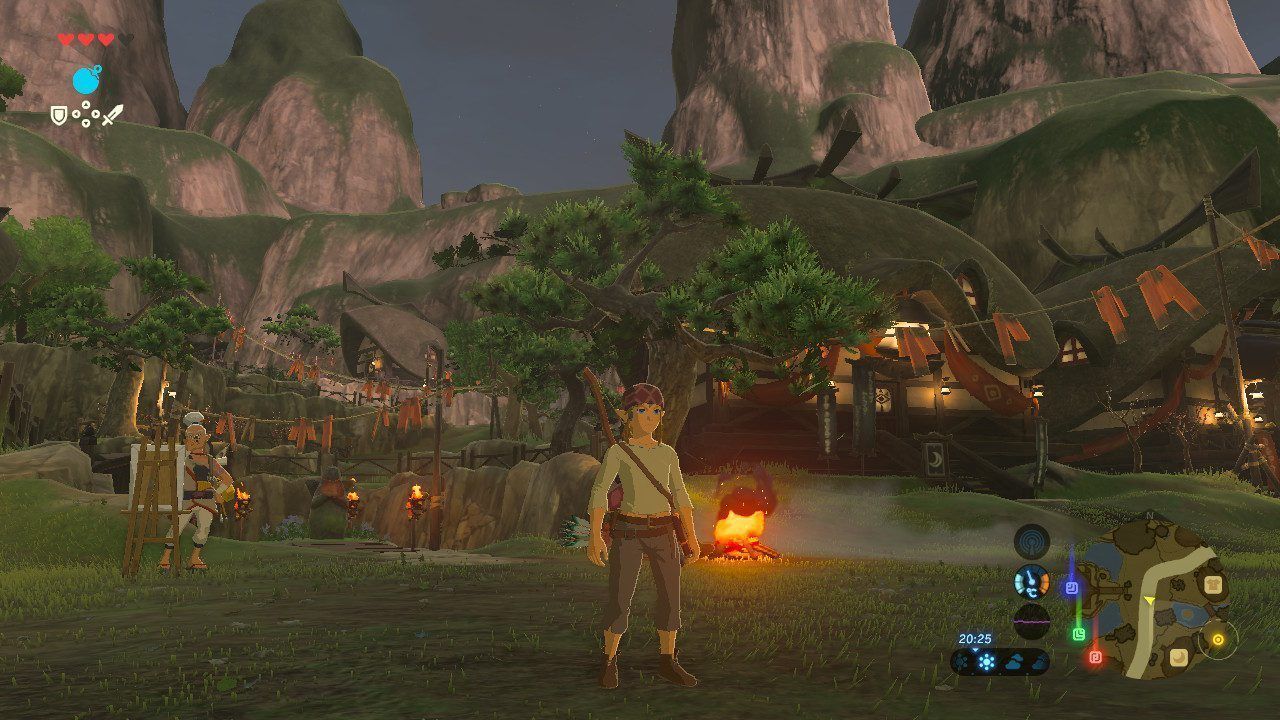The image size is (1280, 720).
Task: Select the yellow objective marker on the minimap
Action: pos(1217,639)
